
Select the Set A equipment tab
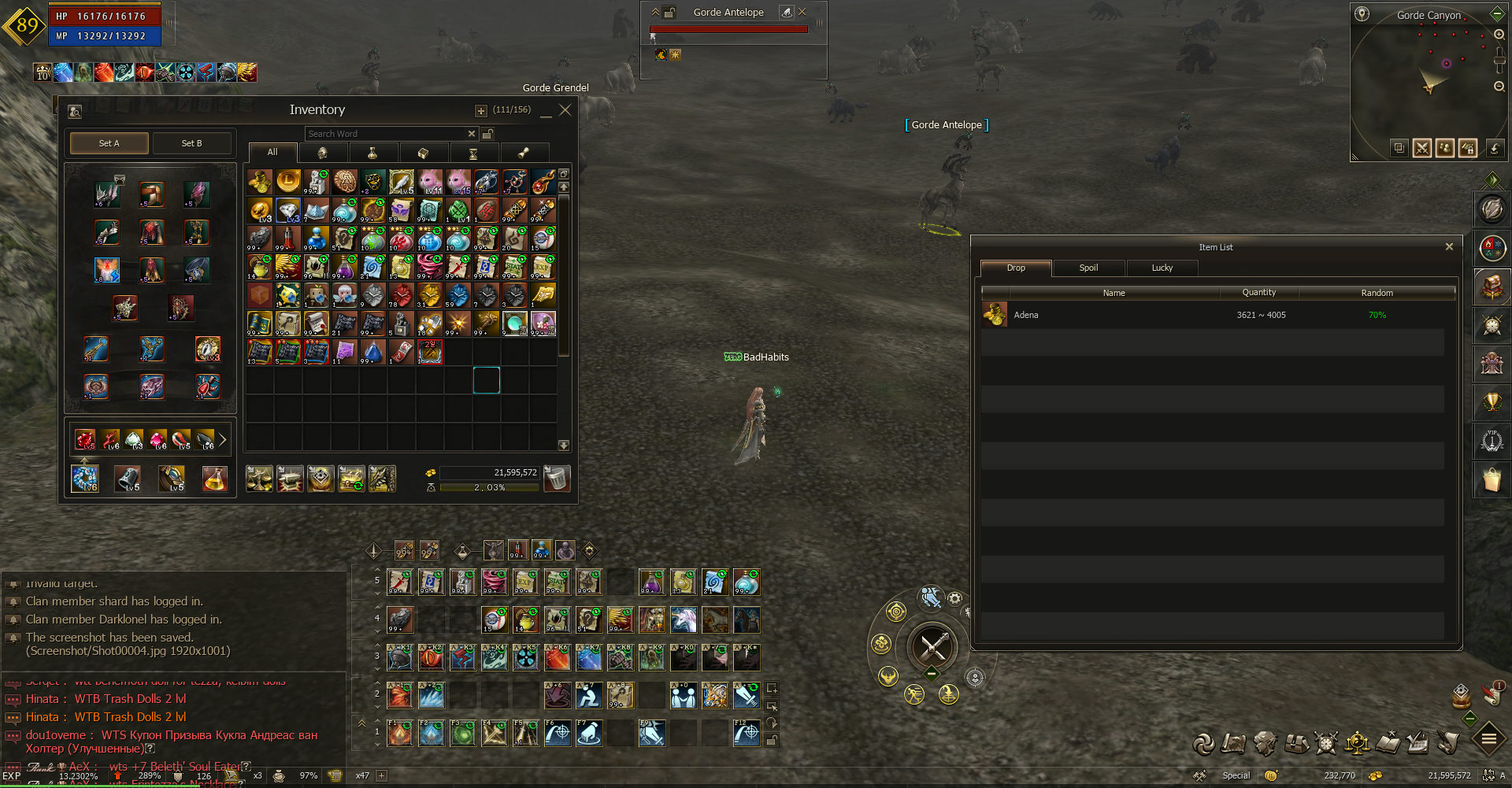tap(109, 143)
